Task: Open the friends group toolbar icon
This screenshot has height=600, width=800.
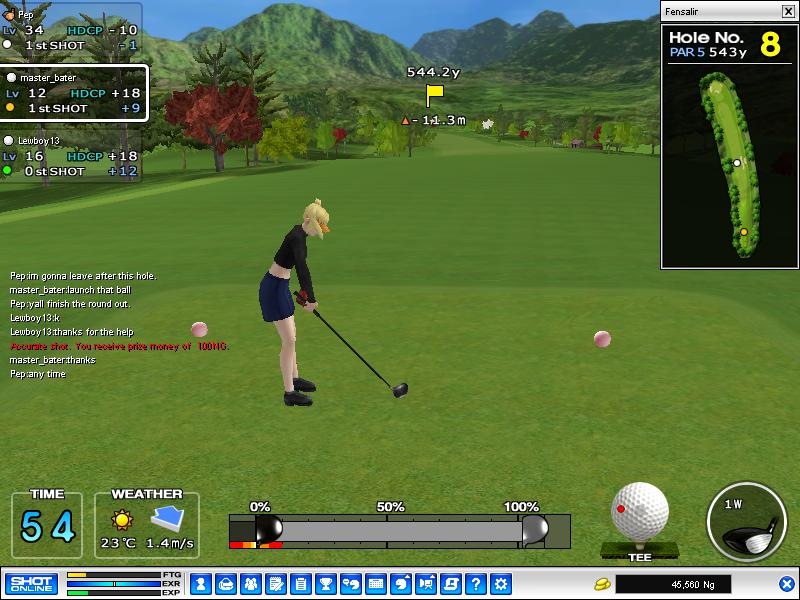Action: (x=250, y=583)
